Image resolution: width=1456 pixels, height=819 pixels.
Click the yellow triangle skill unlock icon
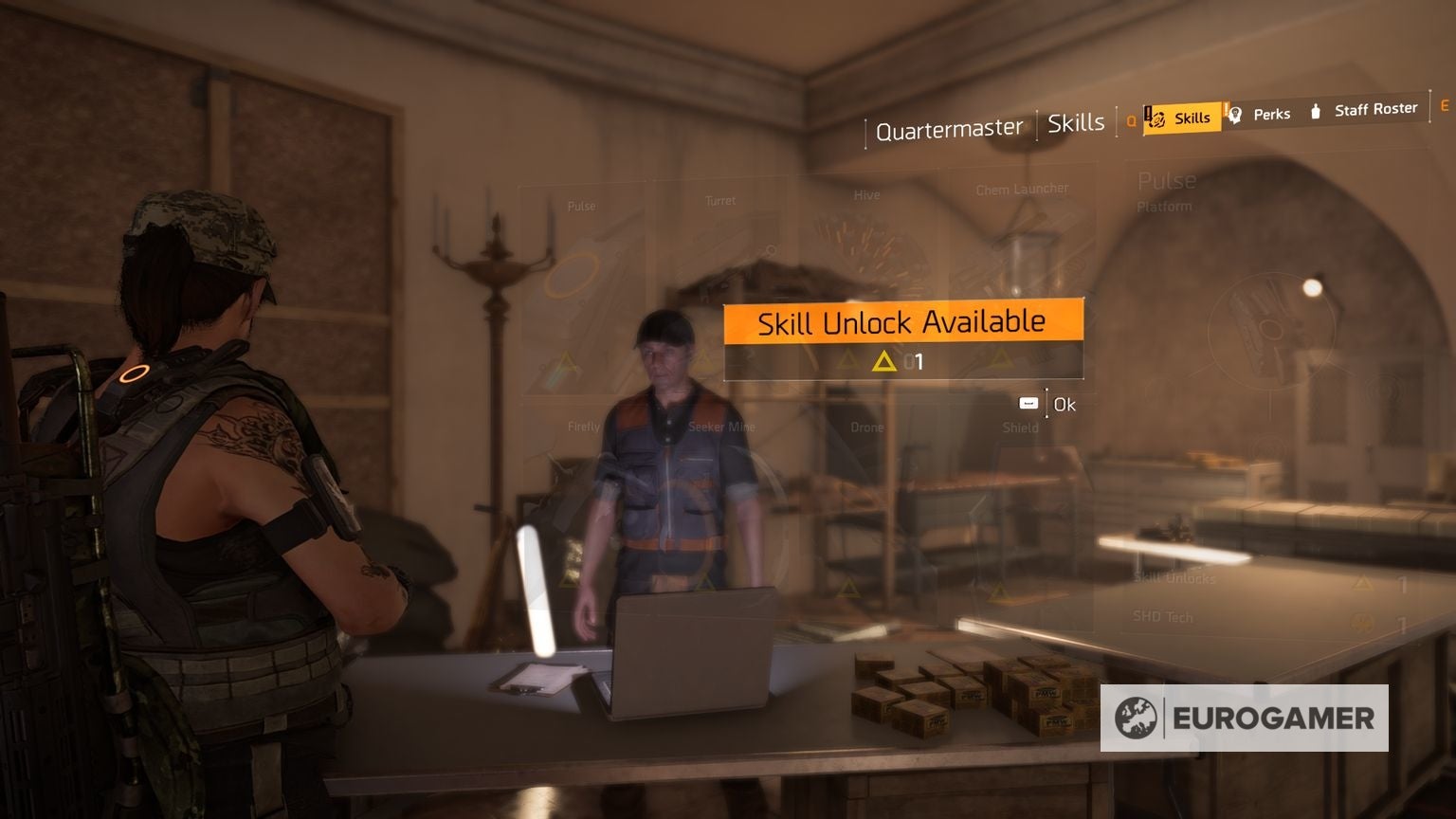pos(883,361)
